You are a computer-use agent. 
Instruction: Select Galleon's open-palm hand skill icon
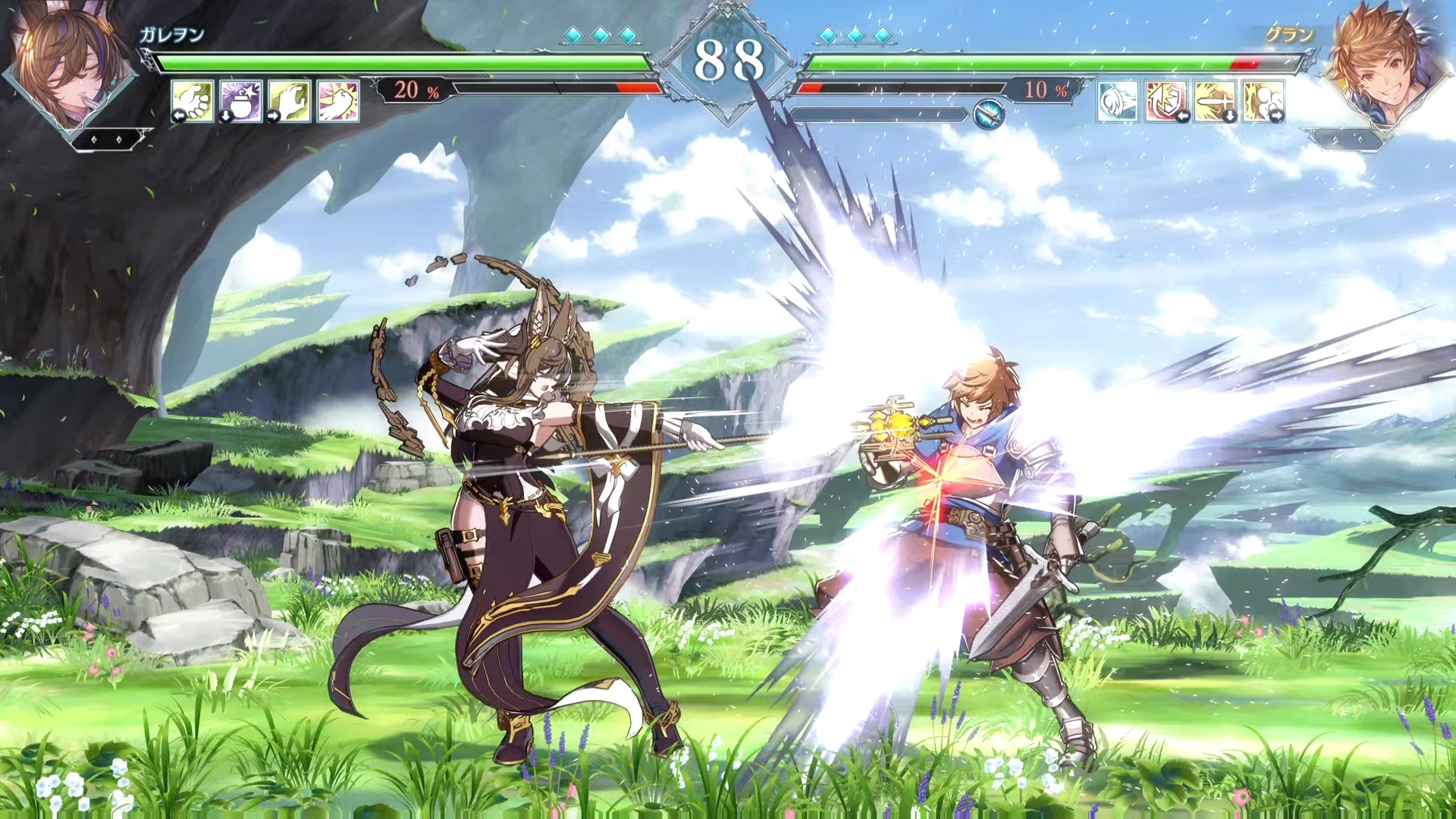(193, 101)
